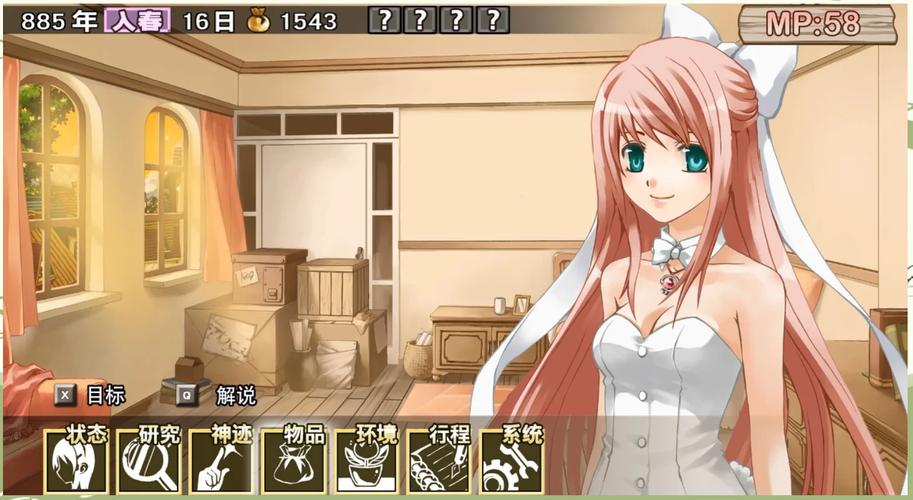913x500 pixels.
Task: Open the 状态 status menu
Action: (76, 462)
